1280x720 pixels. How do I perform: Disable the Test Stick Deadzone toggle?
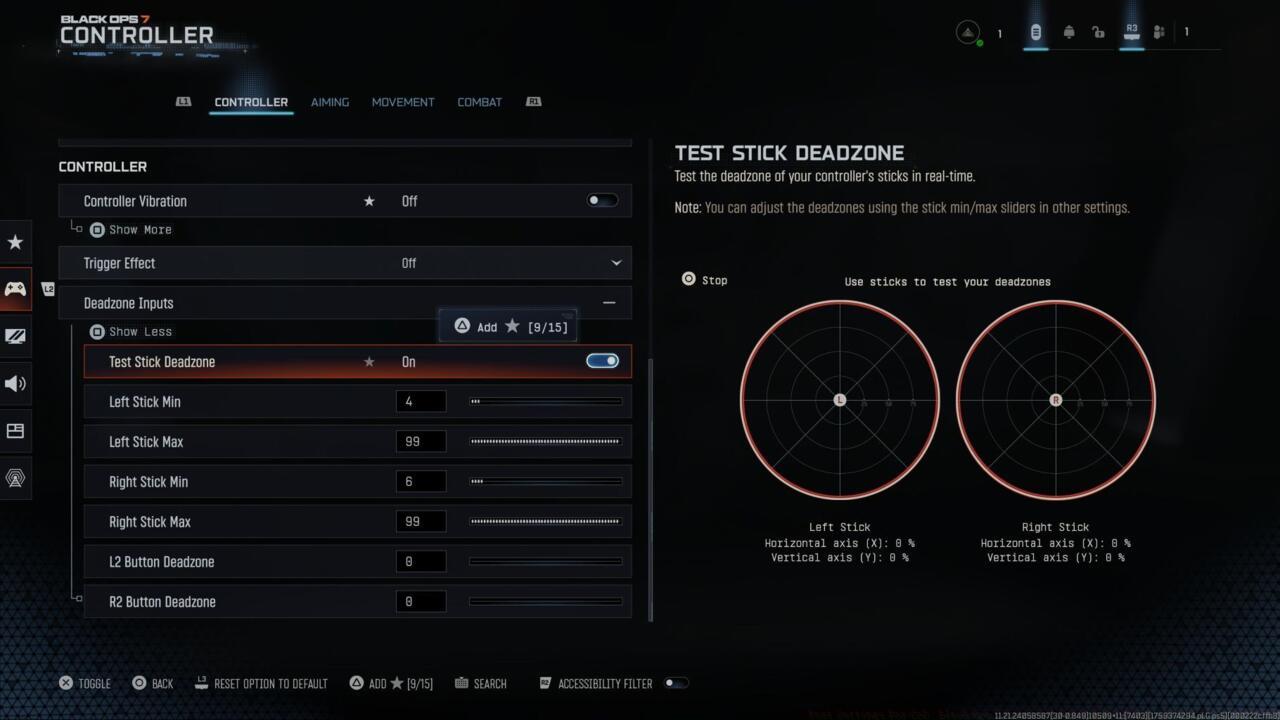601,361
